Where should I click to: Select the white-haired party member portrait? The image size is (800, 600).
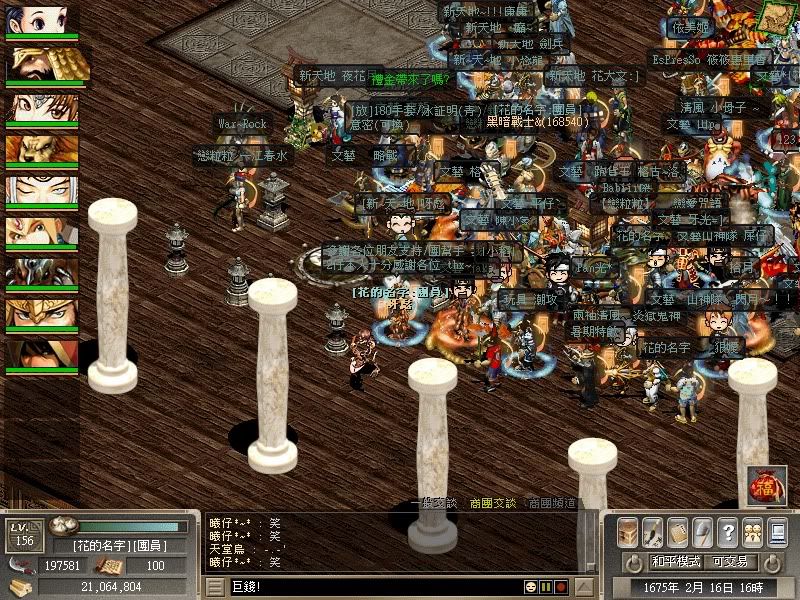(x=42, y=191)
